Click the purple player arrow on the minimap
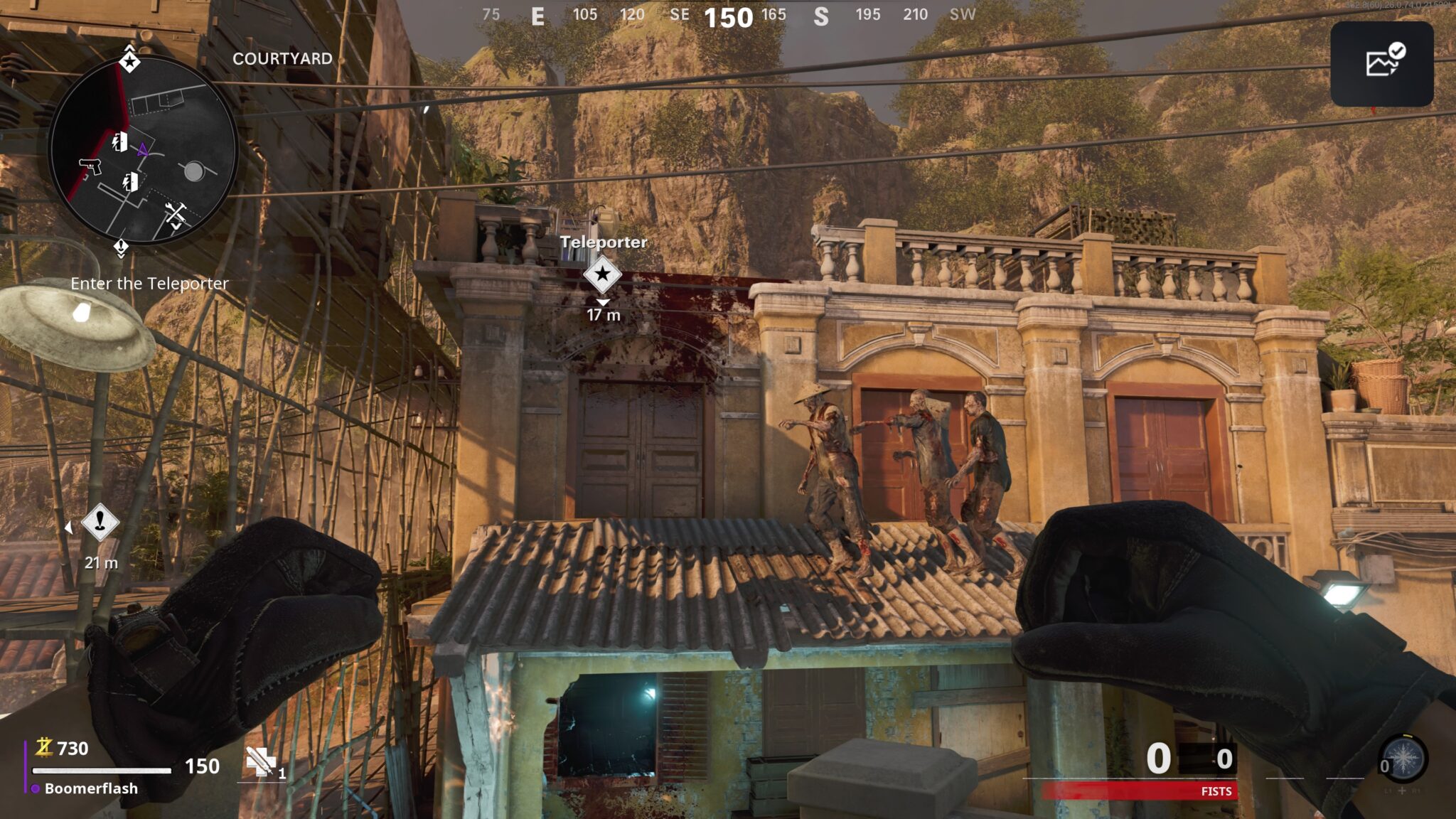Screen dimensions: 1456x819 [x=143, y=149]
